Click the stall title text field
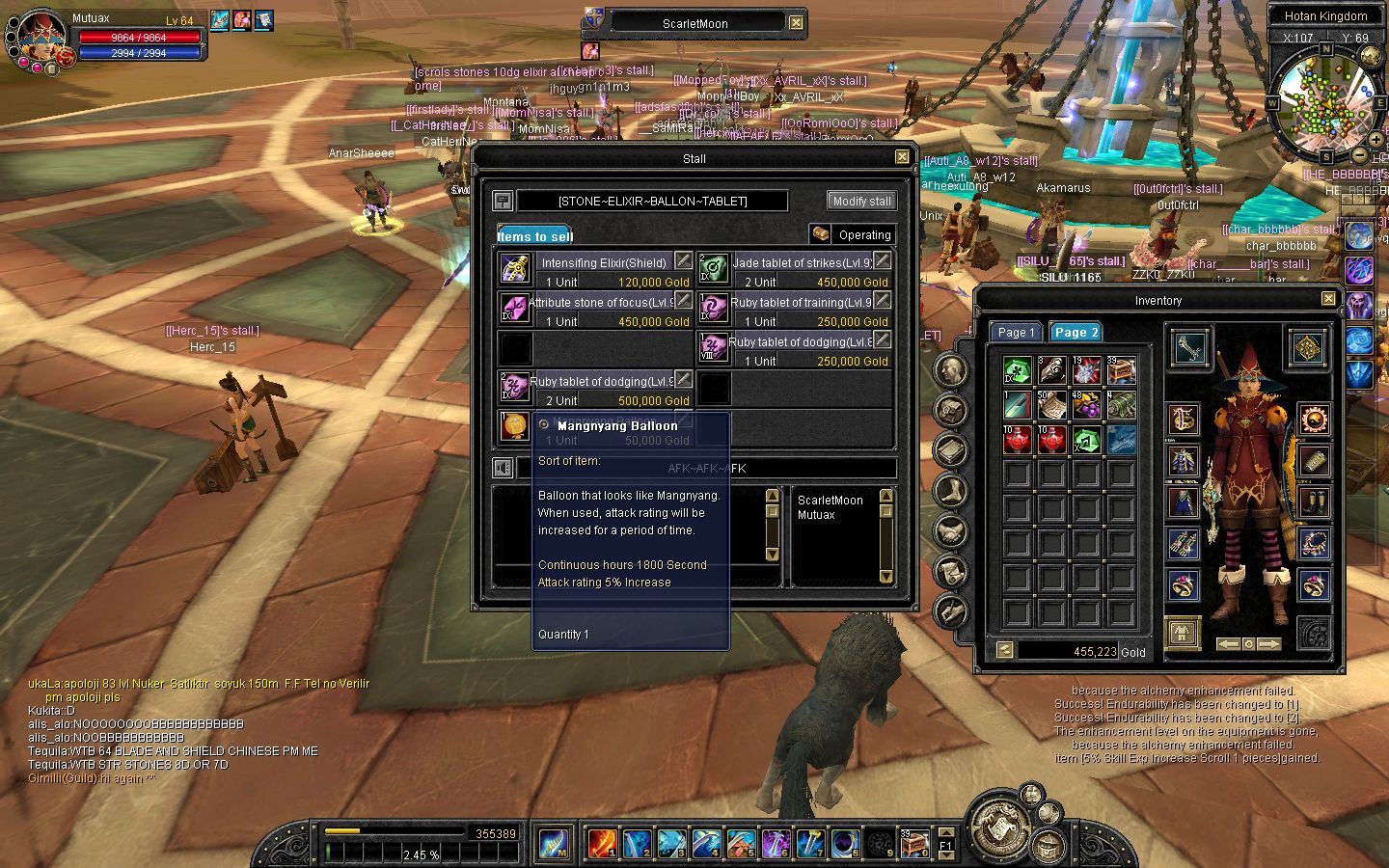1389x868 pixels. pyautogui.click(x=652, y=201)
